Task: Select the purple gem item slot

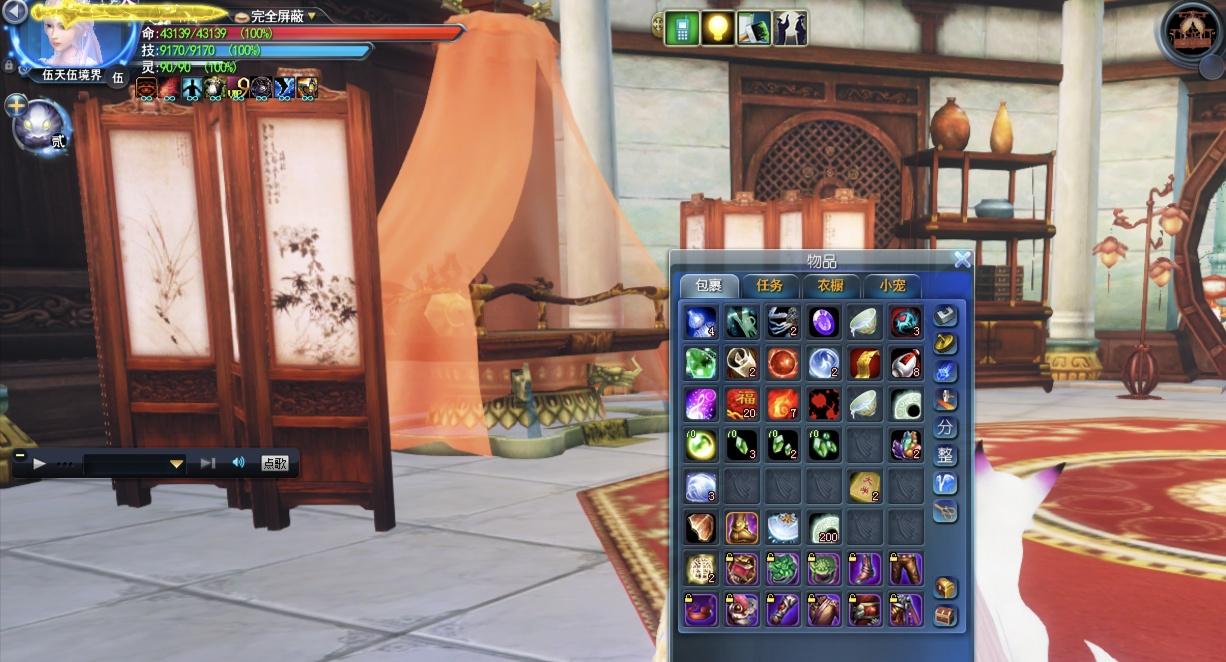Action: (x=824, y=321)
